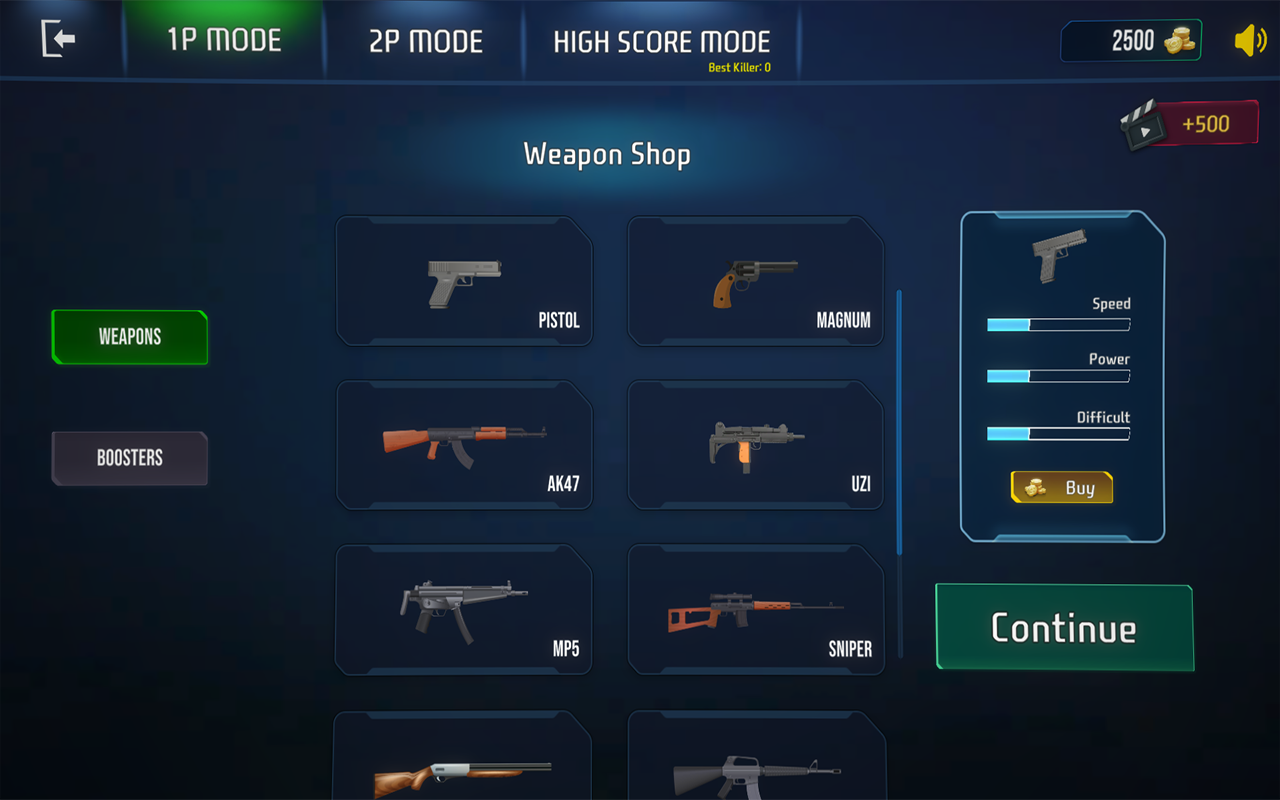Switch to 1P MODE tab
1280x800 pixels.
(224, 41)
